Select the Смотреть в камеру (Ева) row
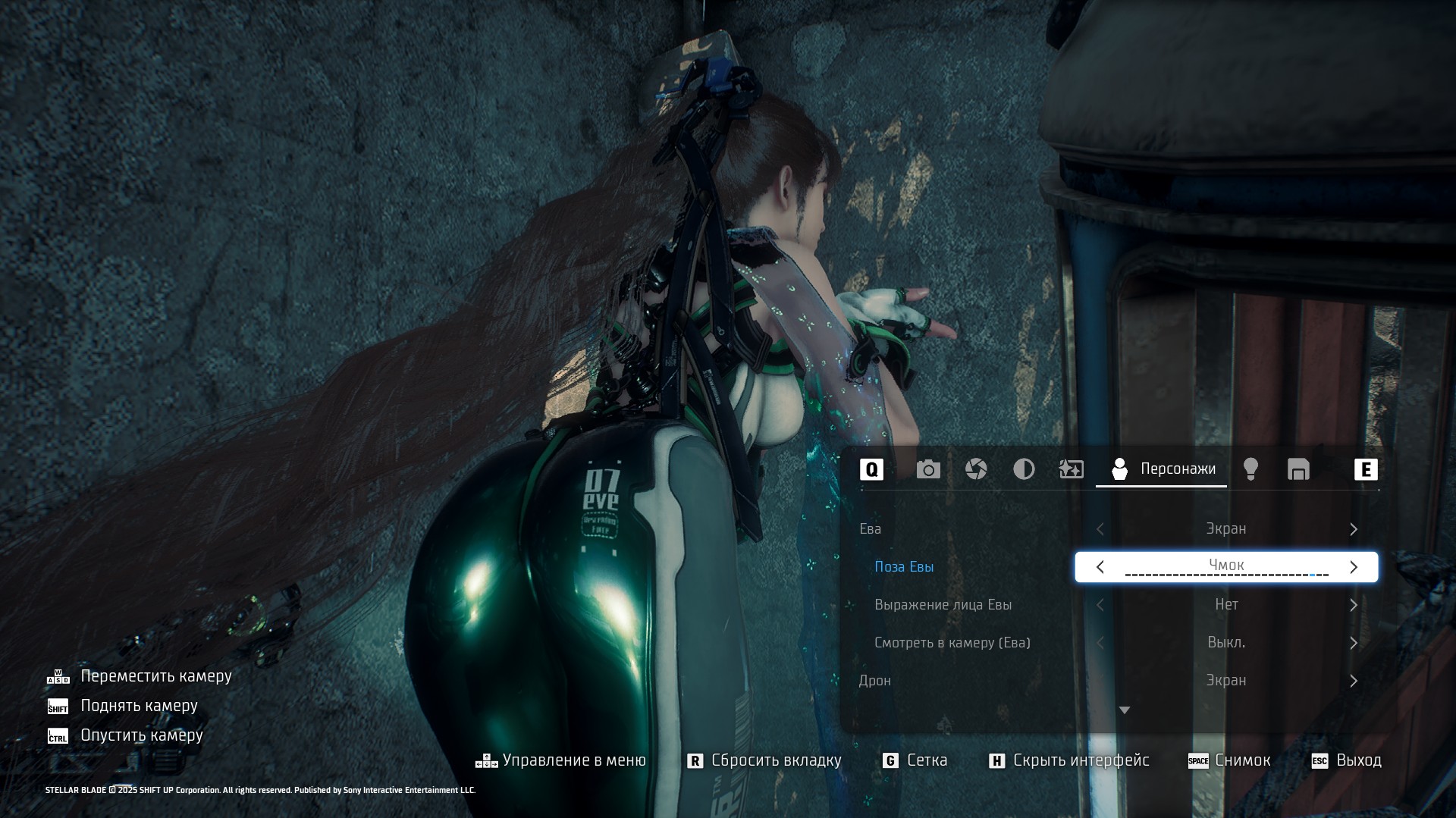 coord(952,643)
